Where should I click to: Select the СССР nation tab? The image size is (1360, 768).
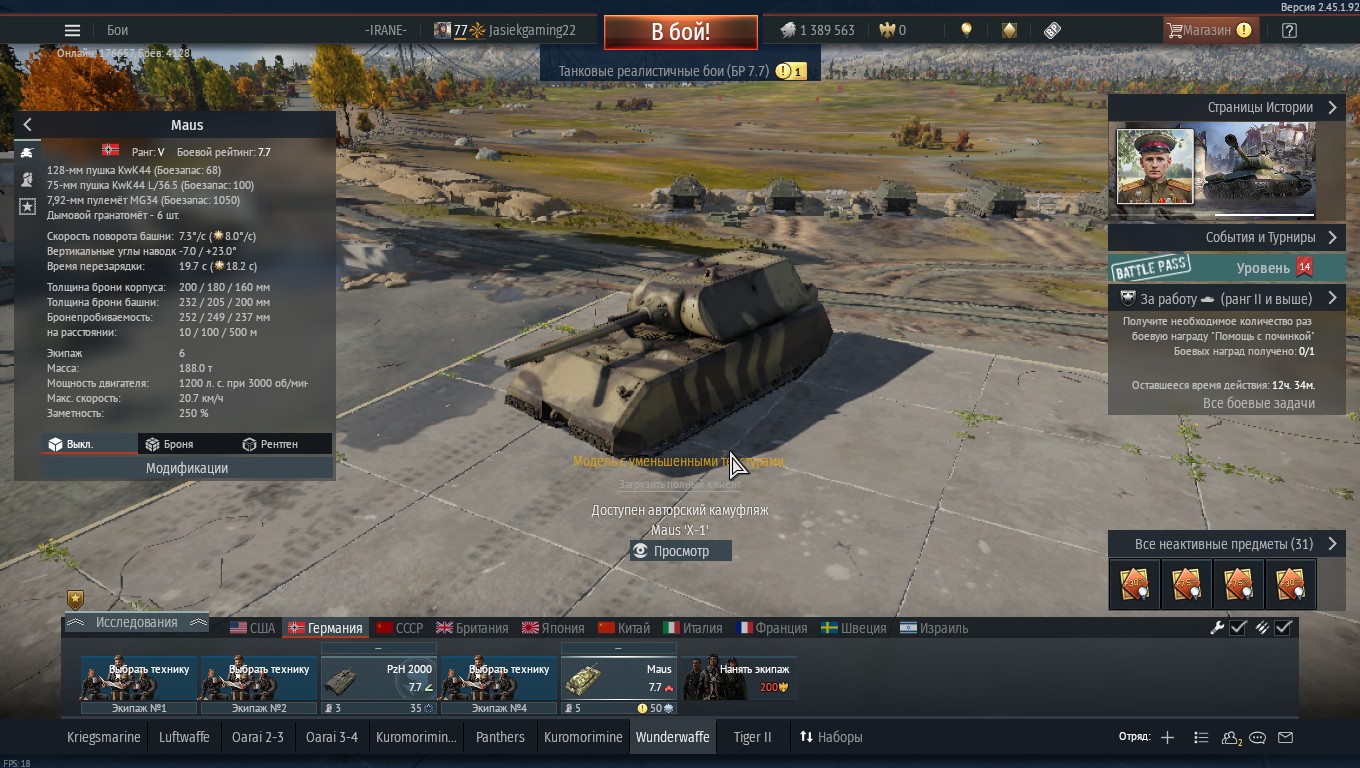pyautogui.click(x=399, y=628)
